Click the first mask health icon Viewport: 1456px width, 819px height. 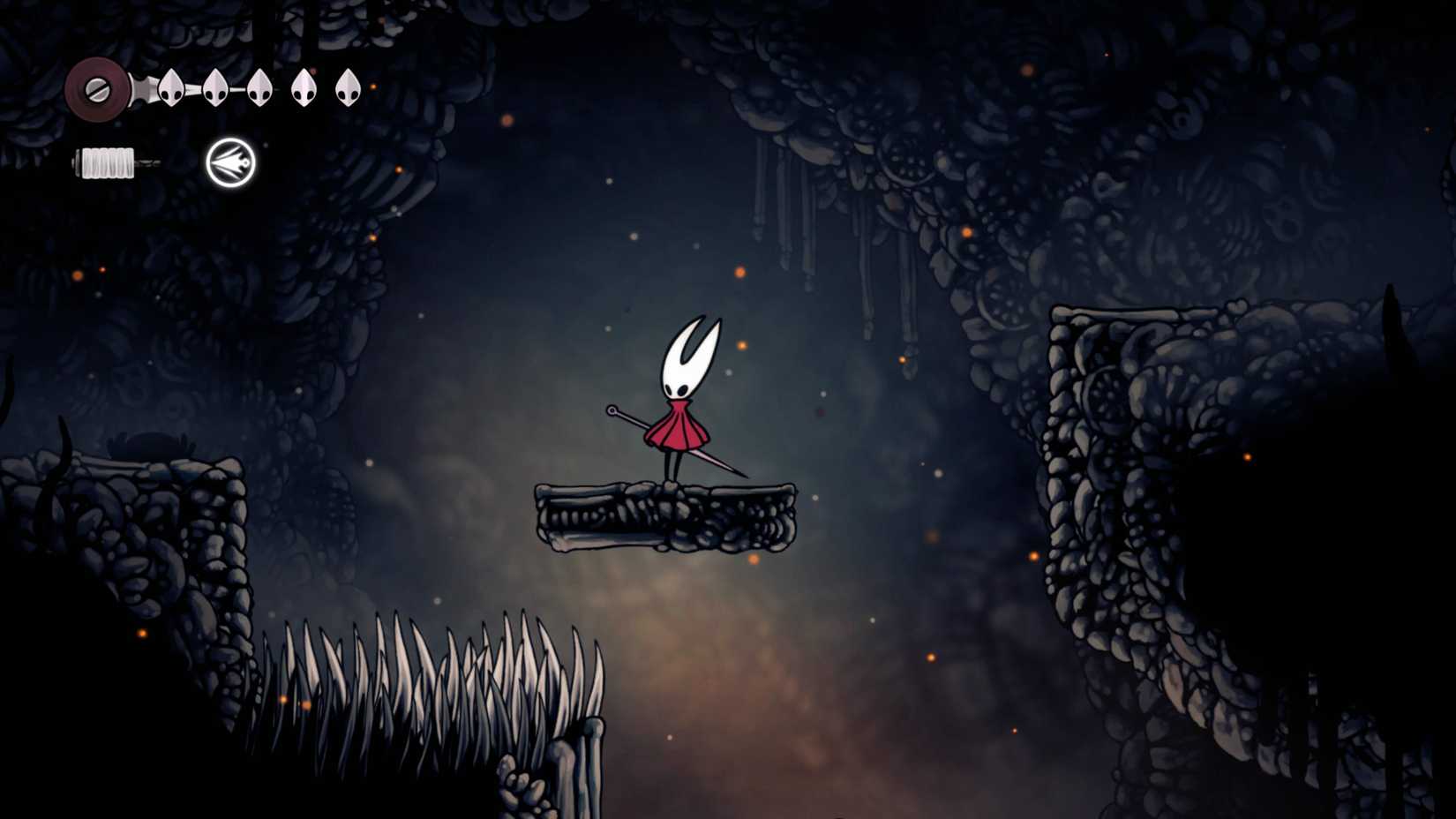173,88
